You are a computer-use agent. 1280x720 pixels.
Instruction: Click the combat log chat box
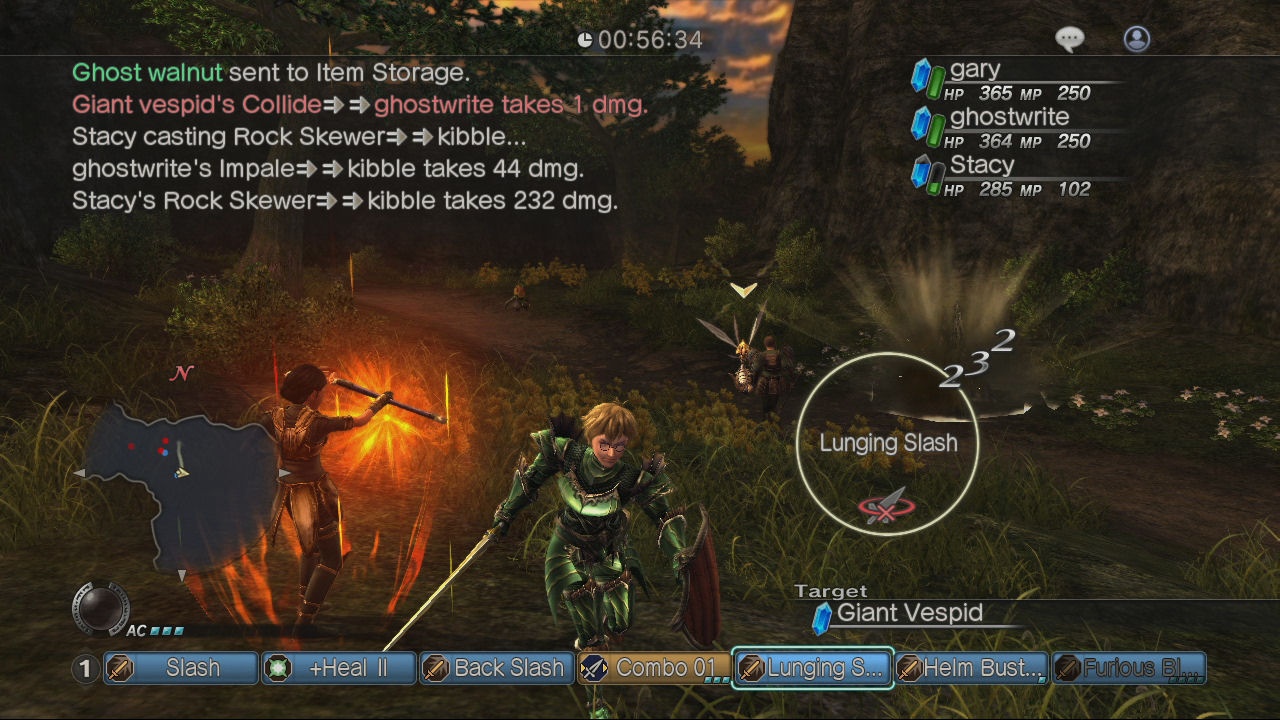[x=360, y=137]
